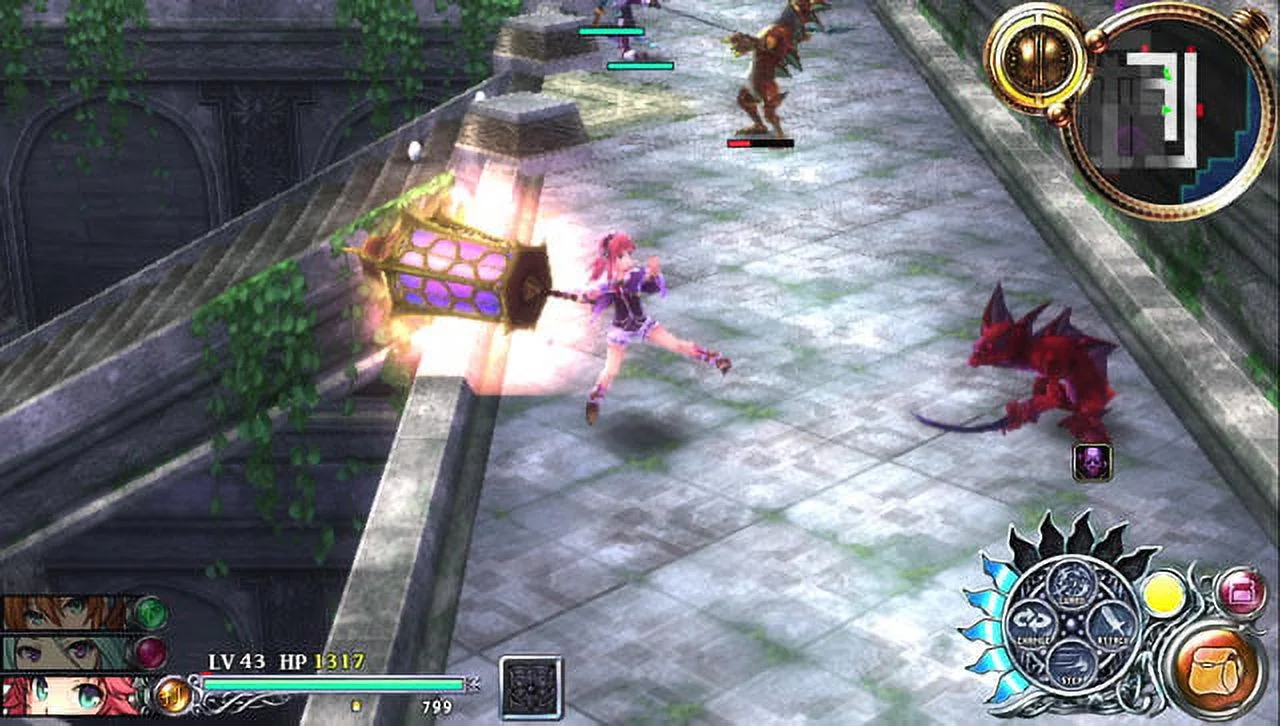Image resolution: width=1280 pixels, height=726 pixels.
Task: Select the top orange-haired character portrait
Action: coord(59,612)
